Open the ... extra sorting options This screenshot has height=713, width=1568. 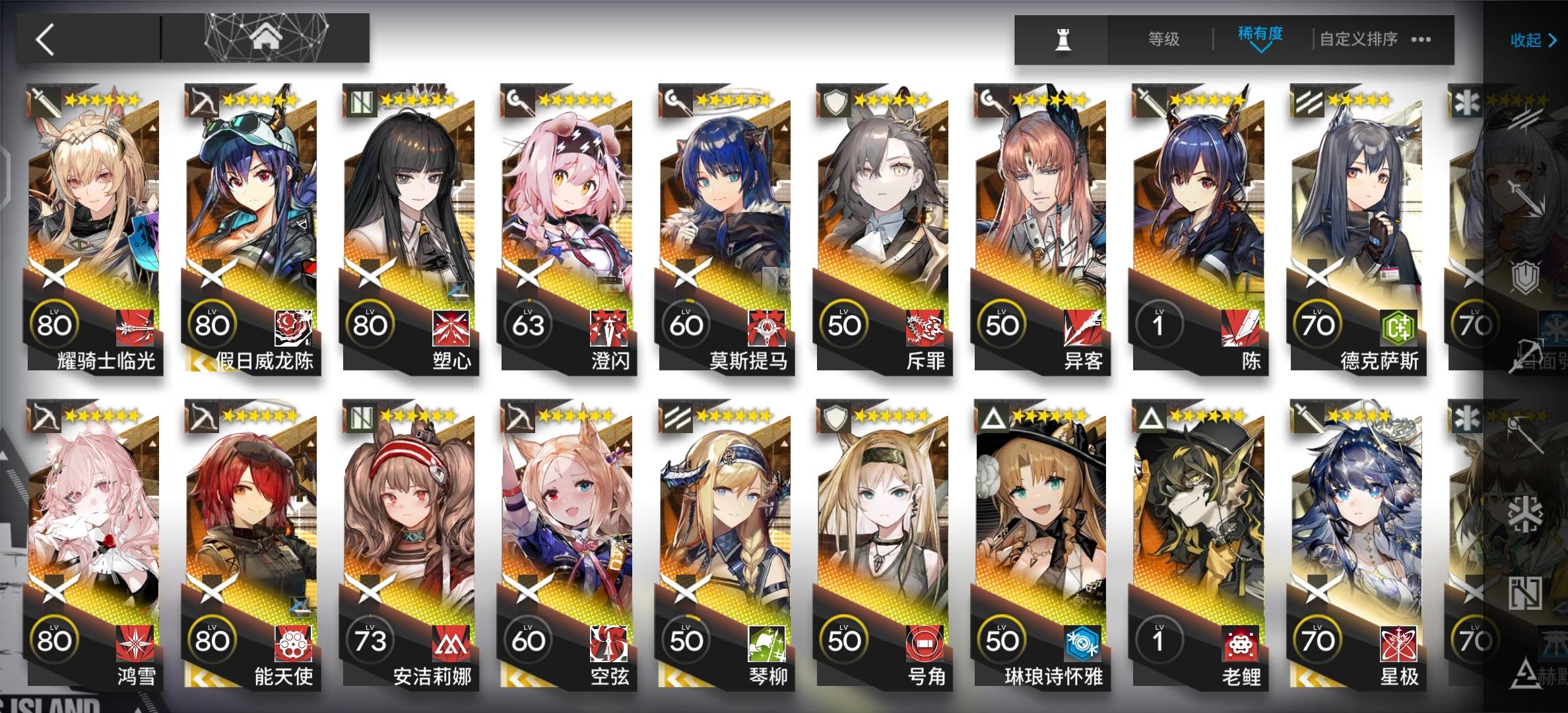(1421, 38)
